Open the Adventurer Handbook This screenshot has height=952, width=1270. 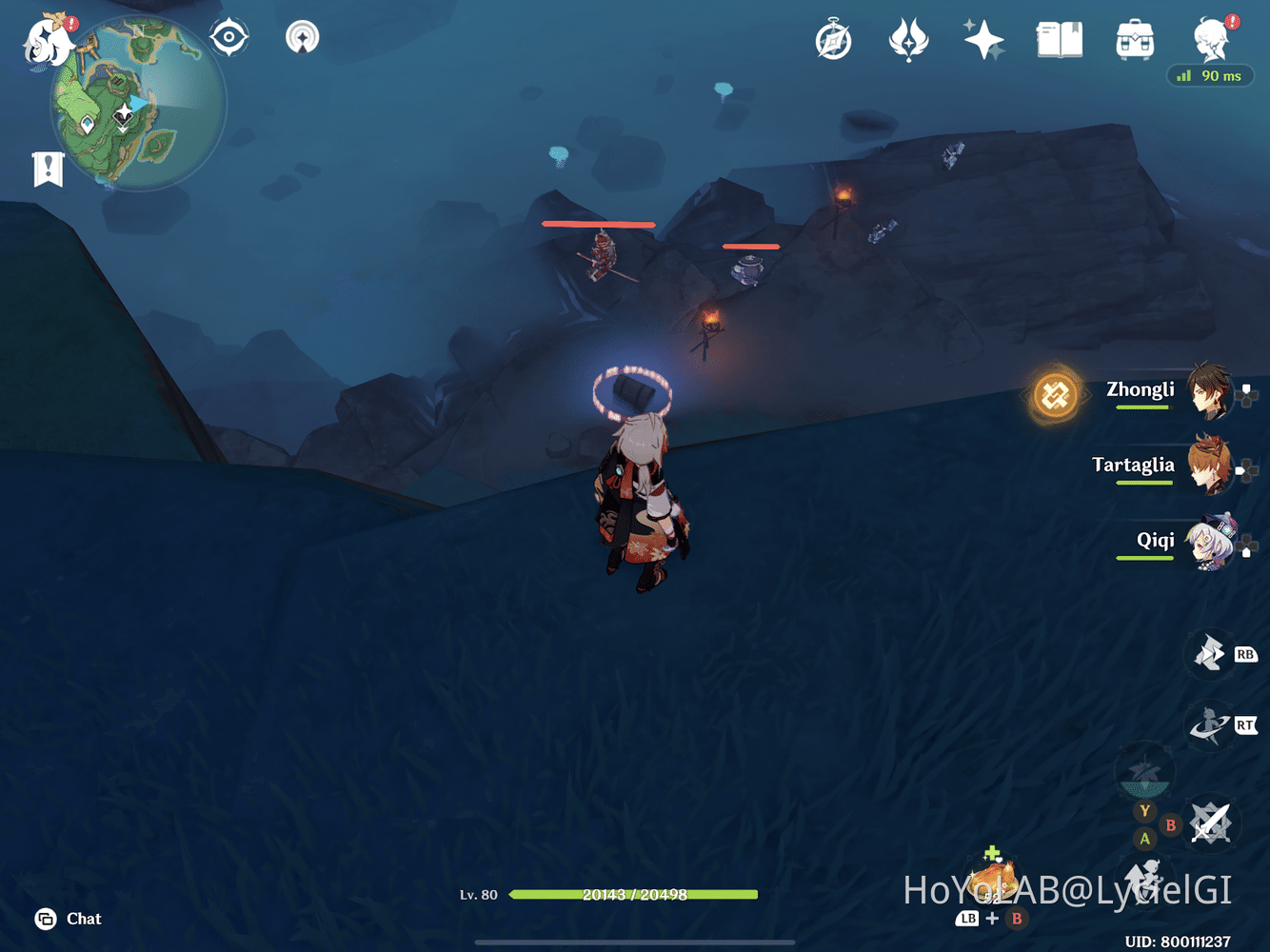(1059, 39)
